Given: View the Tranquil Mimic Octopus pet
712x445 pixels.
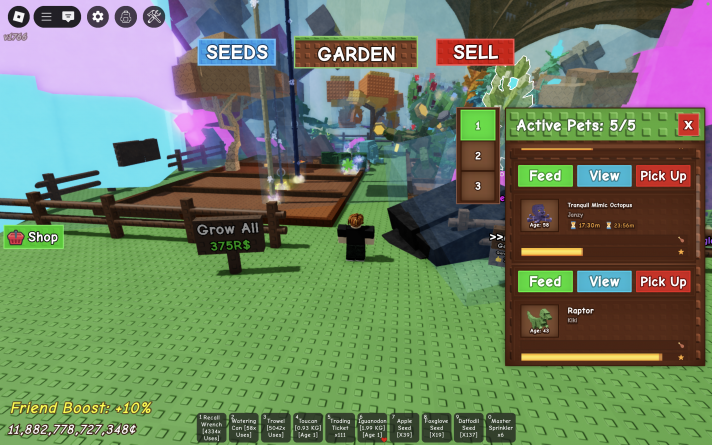Looking at the screenshot, I should 604,176.
